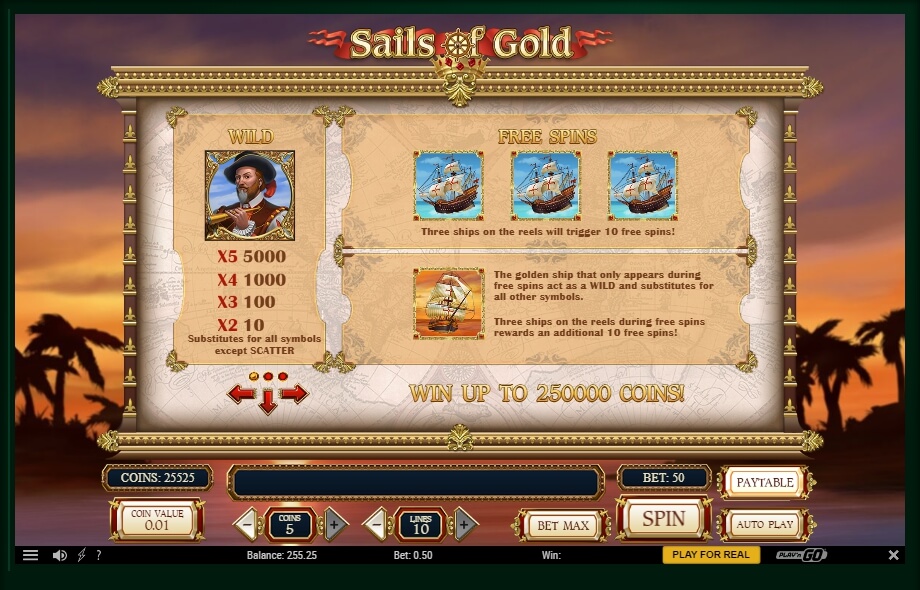This screenshot has height=590, width=920.
Task: Close the game with the bottom-bar X
Action: [x=893, y=555]
